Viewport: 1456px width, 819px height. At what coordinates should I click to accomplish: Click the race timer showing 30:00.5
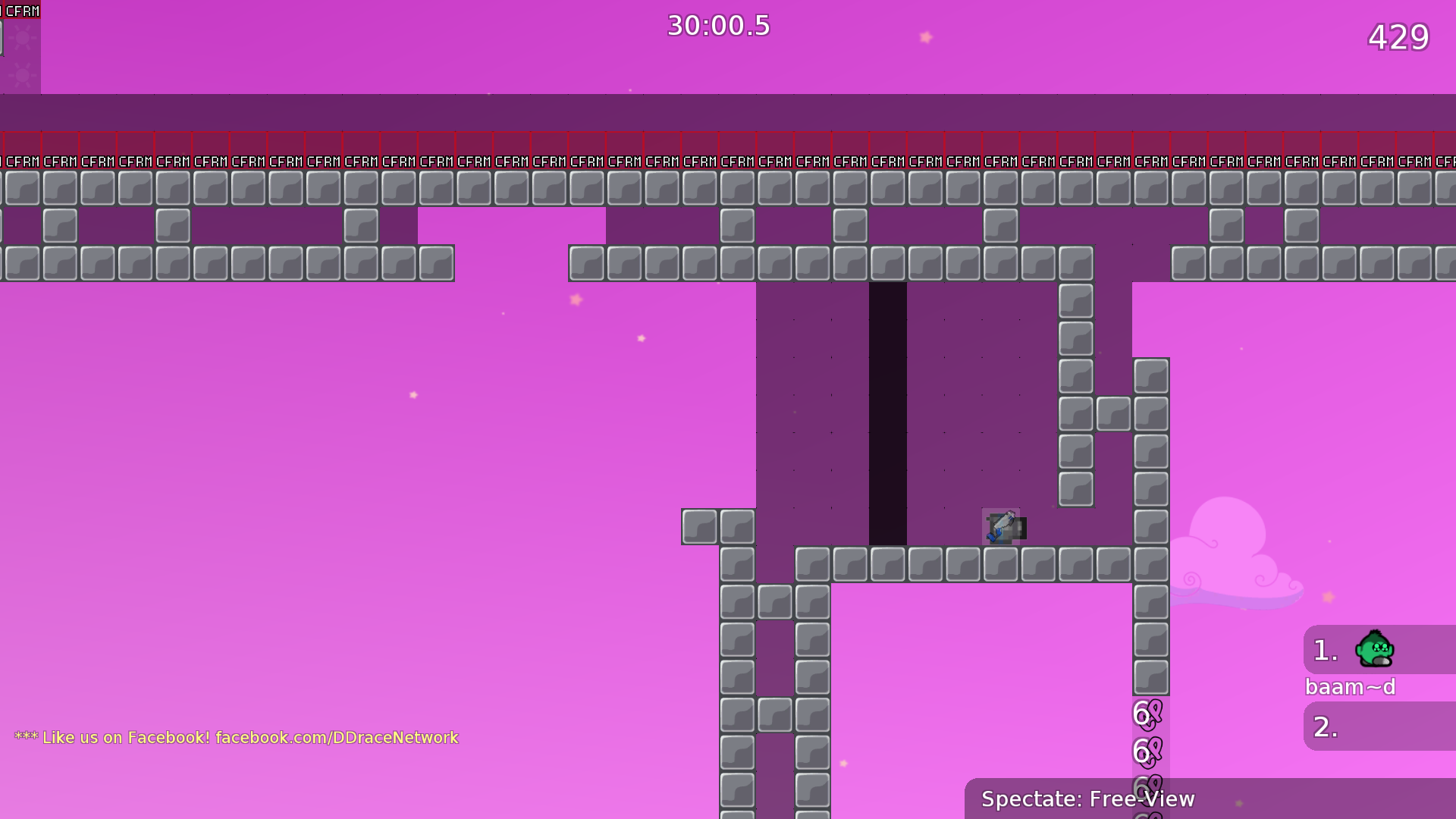pos(717,26)
